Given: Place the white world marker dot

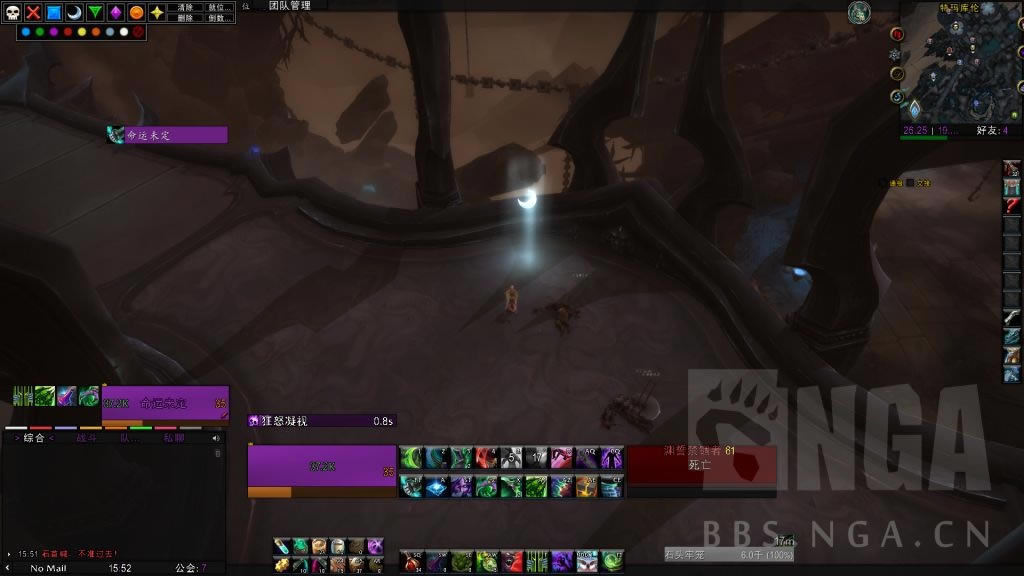Looking at the screenshot, I should point(123,32).
